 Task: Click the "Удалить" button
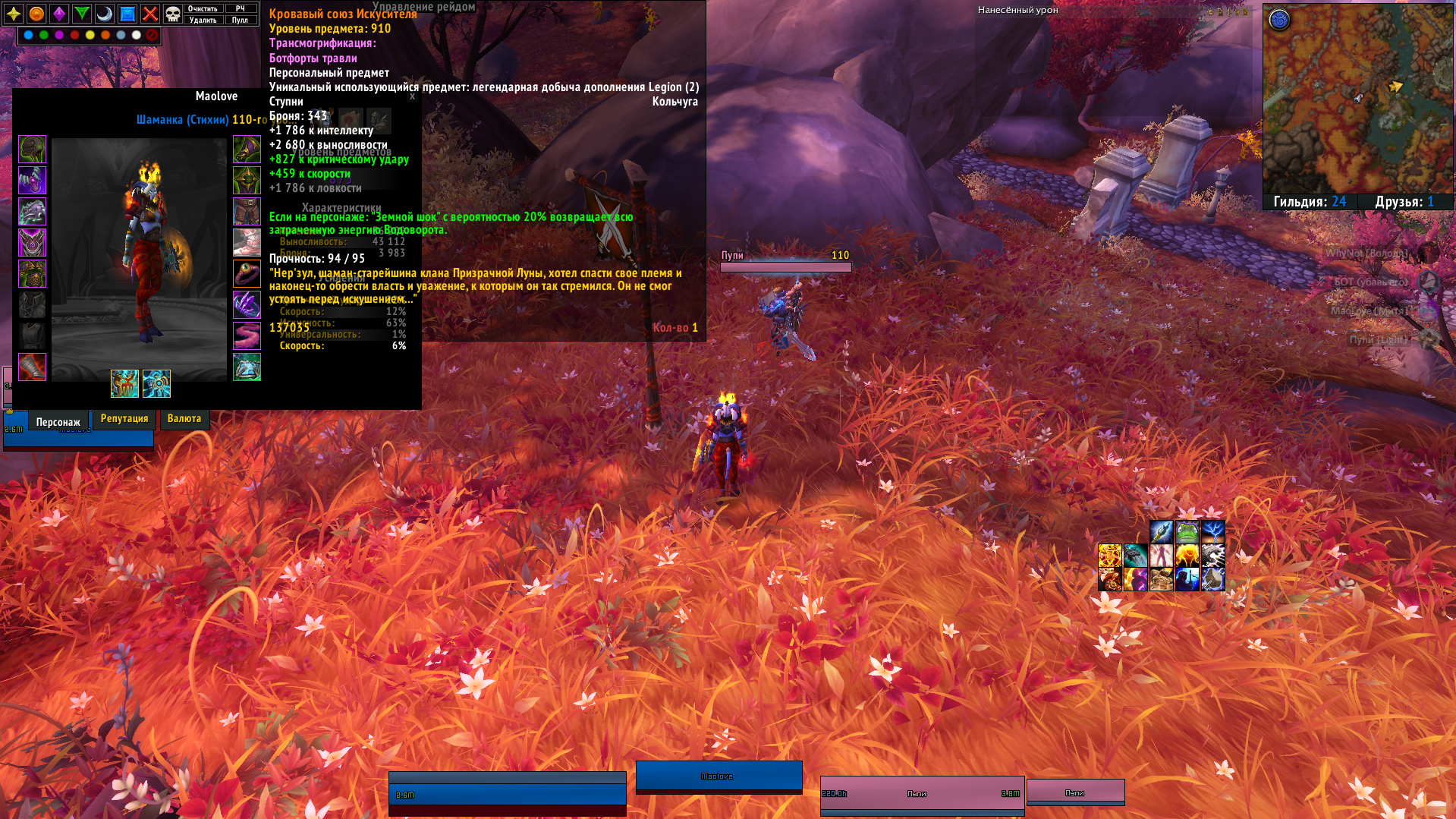(x=203, y=20)
